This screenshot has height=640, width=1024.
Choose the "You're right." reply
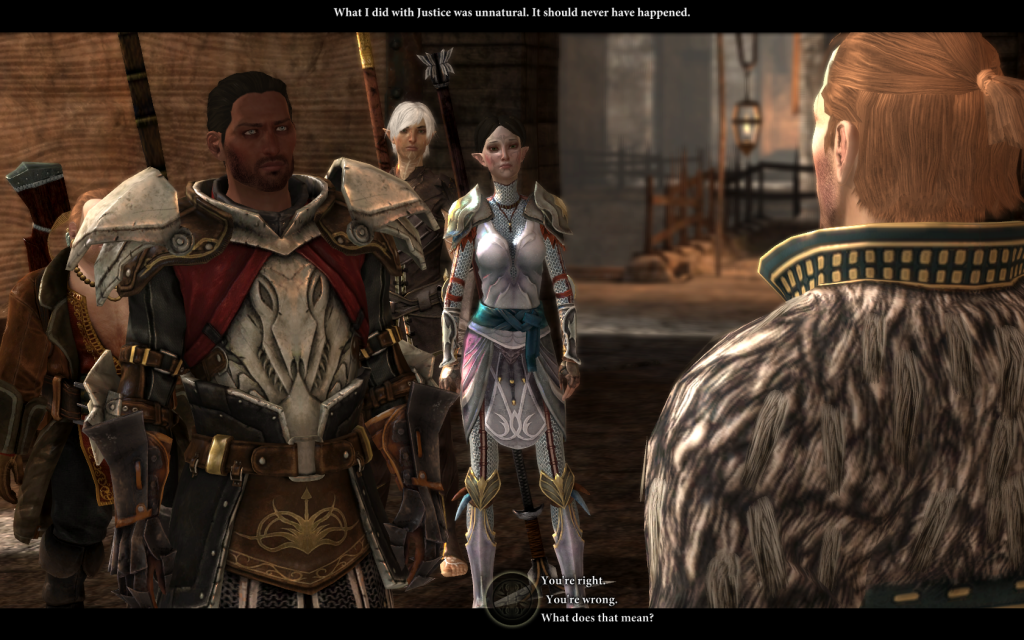tap(573, 581)
